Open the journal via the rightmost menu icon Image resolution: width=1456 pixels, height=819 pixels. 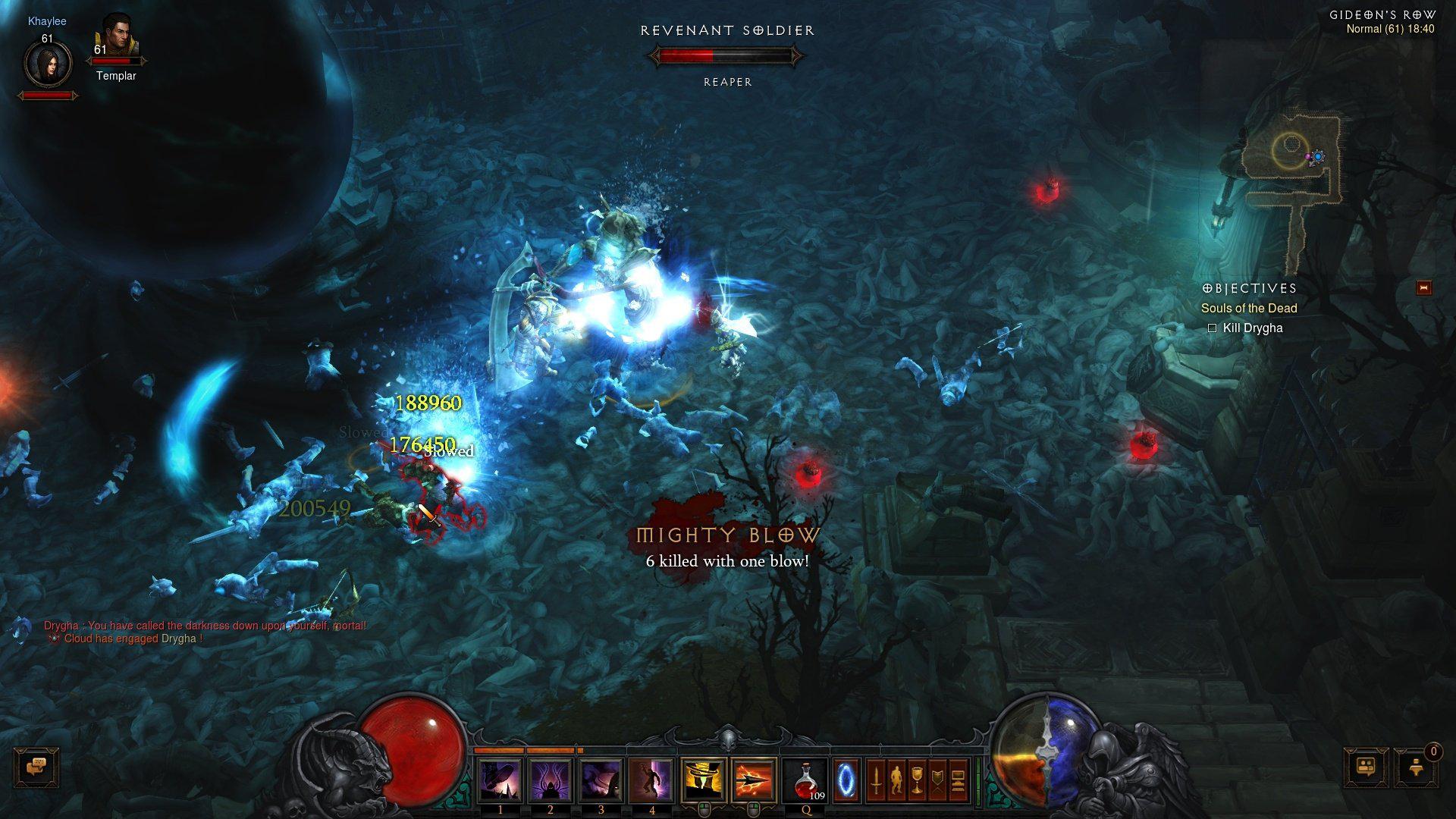(959, 780)
